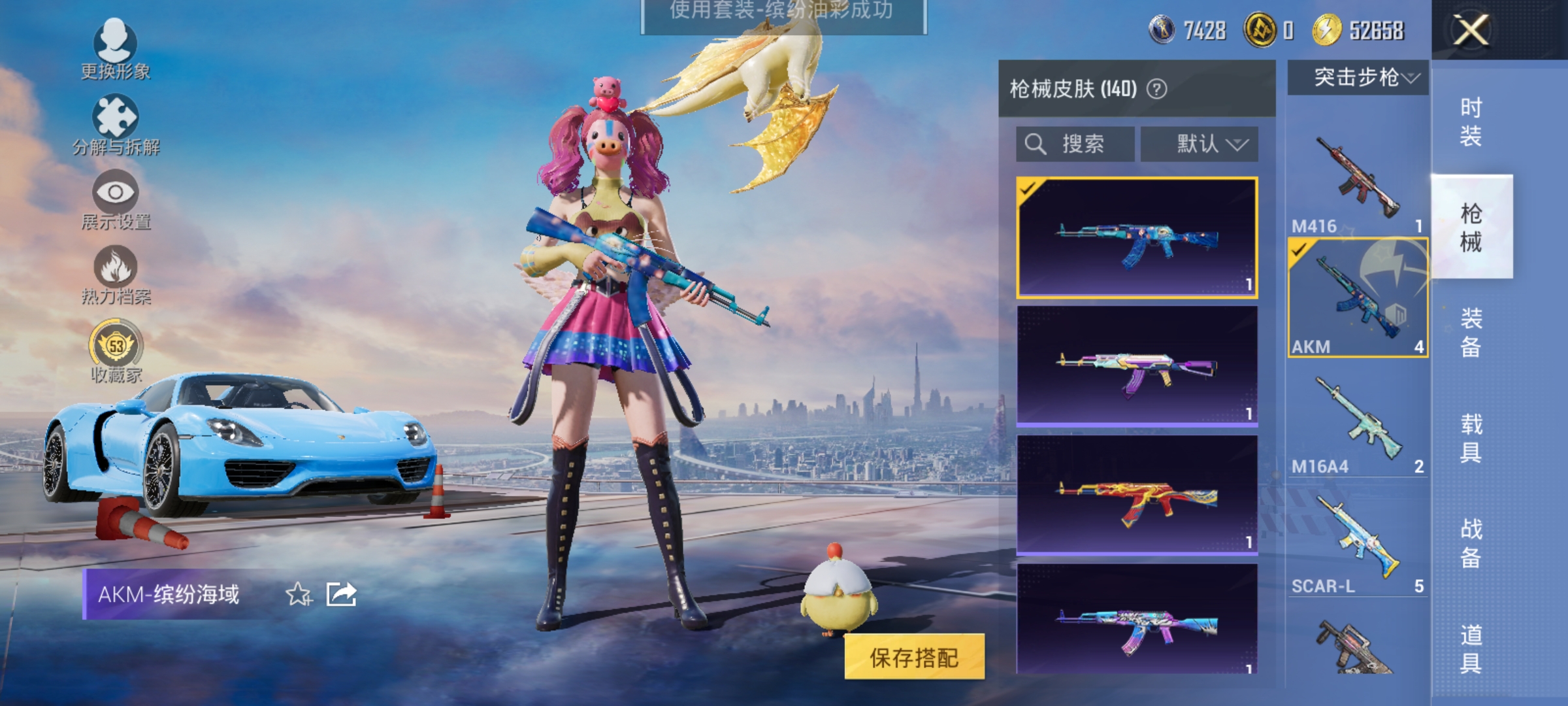Viewport: 1568px width, 706px height.
Task: Open the 更换形象 character change panel
Action: click(x=116, y=49)
